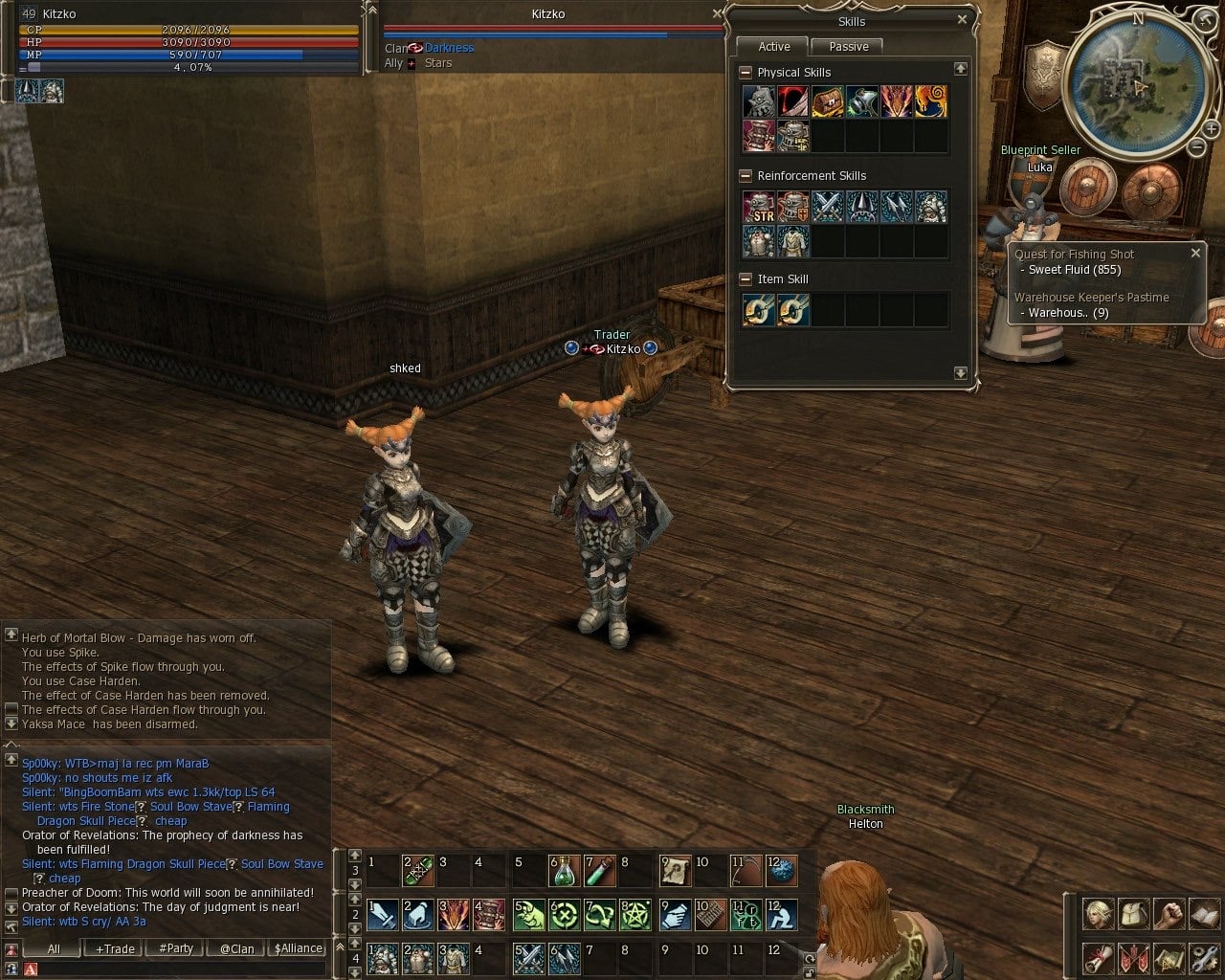The height and width of the screenshot is (980, 1225).
Task: Switch chat to the +Trade tab
Action: click(115, 948)
